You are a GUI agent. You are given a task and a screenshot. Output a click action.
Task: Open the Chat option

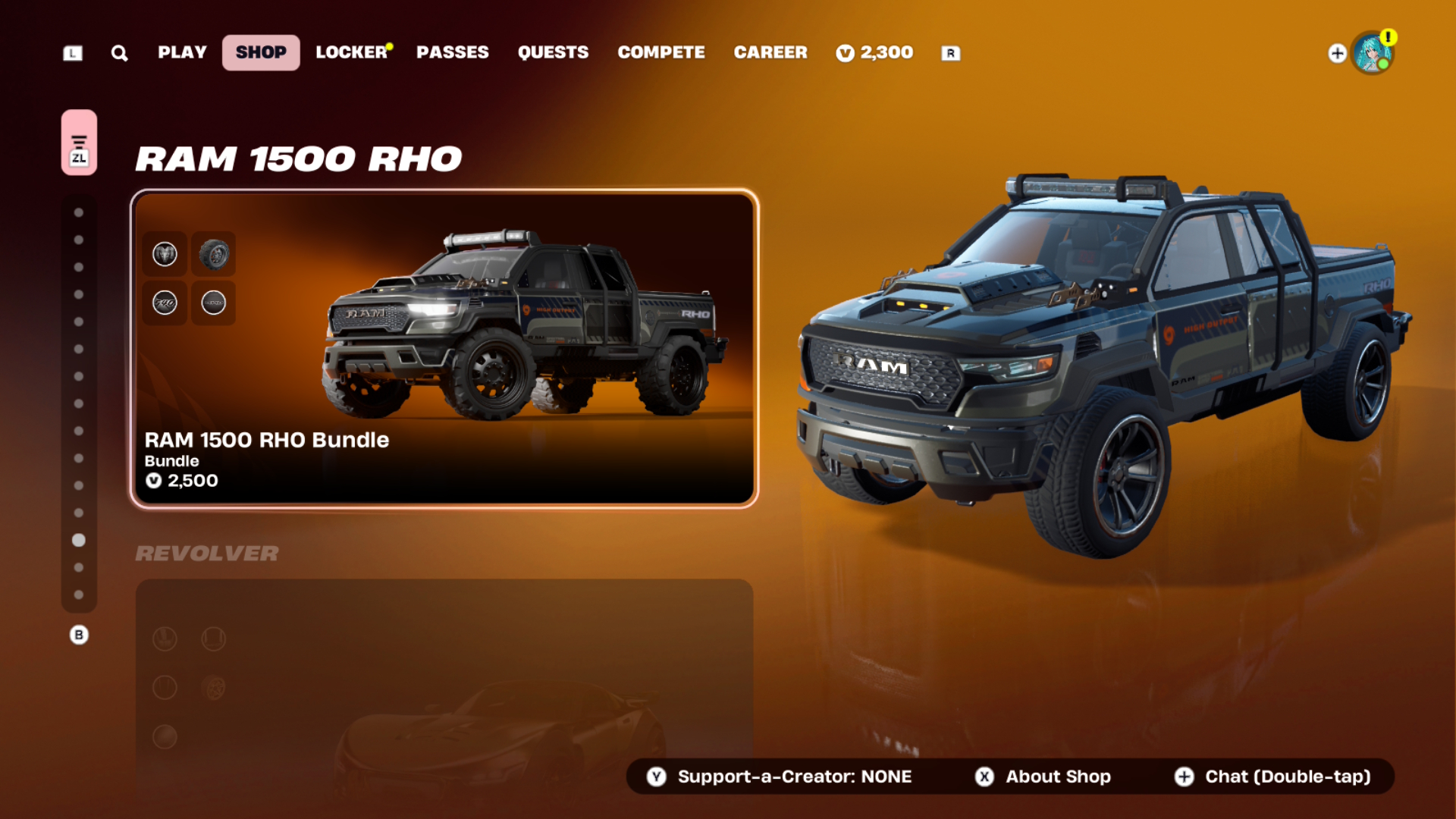coord(1274,777)
